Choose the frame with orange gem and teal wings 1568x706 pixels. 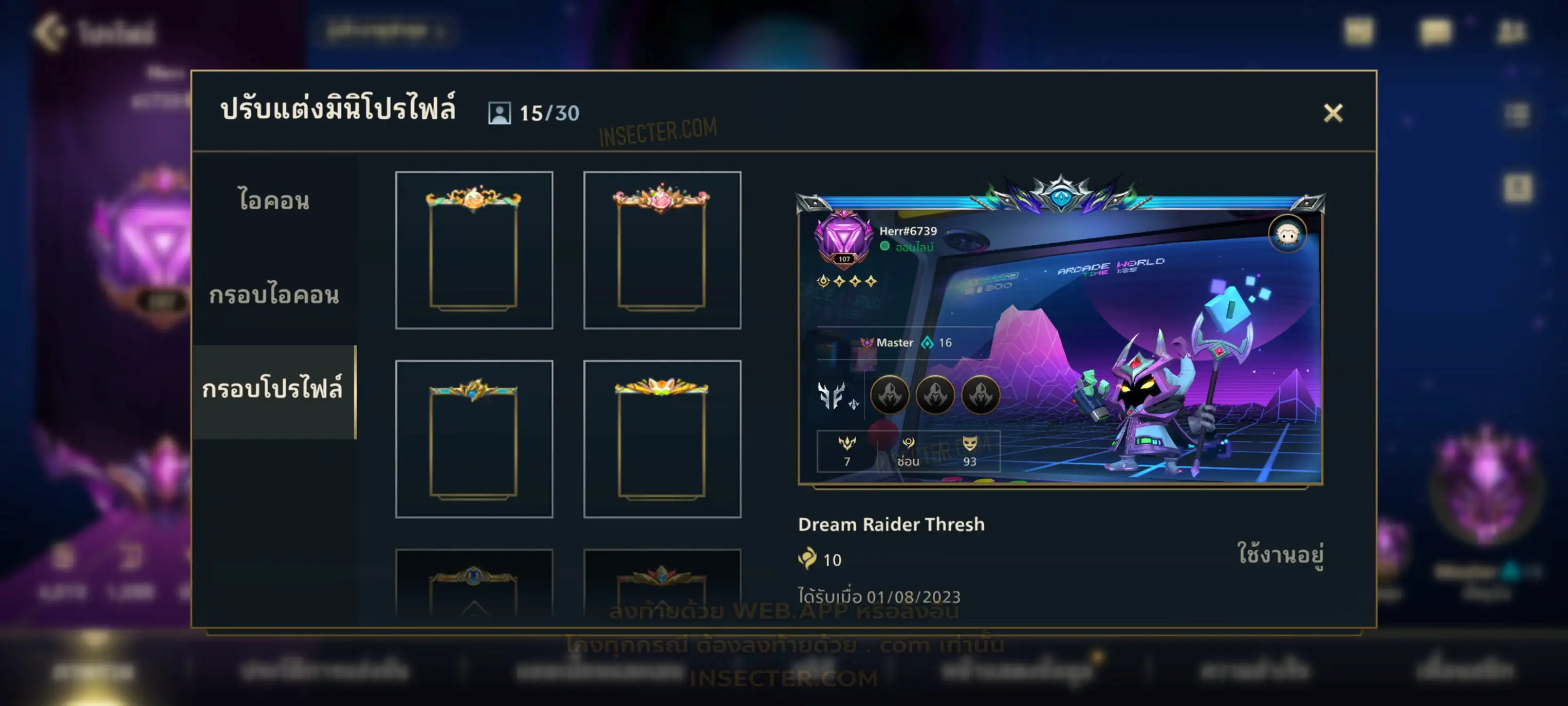point(473,250)
